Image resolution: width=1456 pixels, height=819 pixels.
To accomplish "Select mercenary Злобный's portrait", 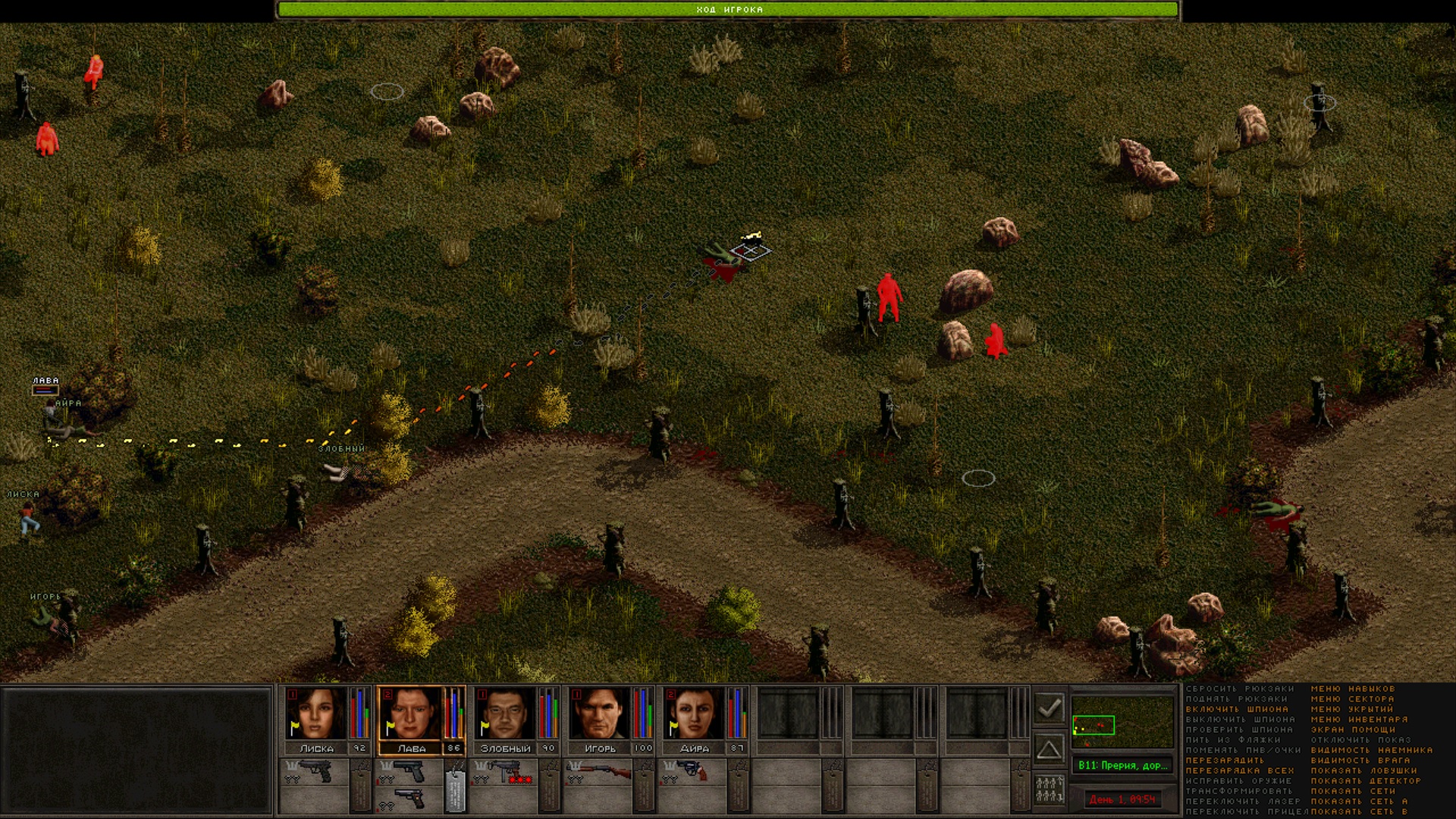I will [505, 713].
